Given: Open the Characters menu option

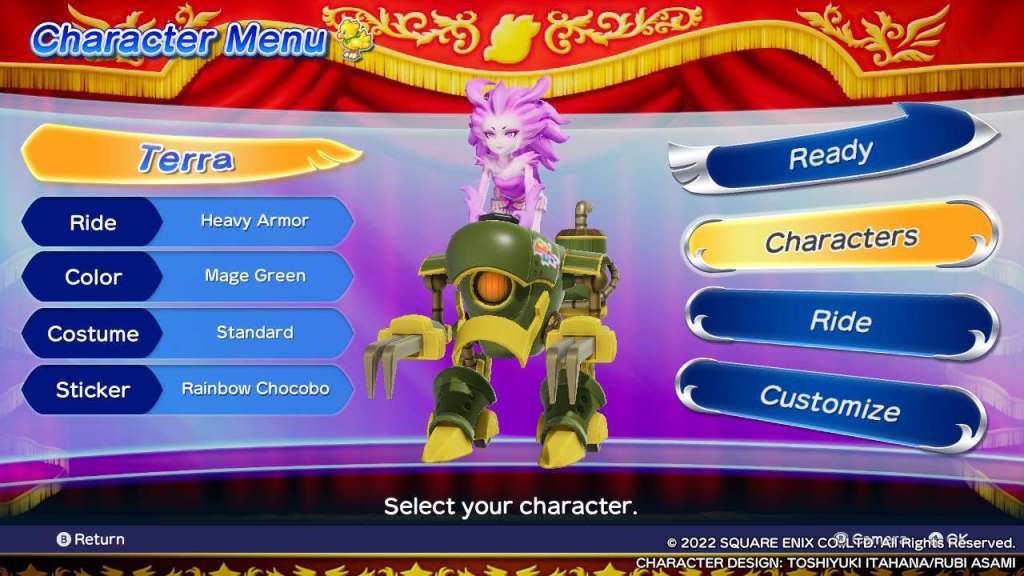Looking at the screenshot, I should 840,240.
